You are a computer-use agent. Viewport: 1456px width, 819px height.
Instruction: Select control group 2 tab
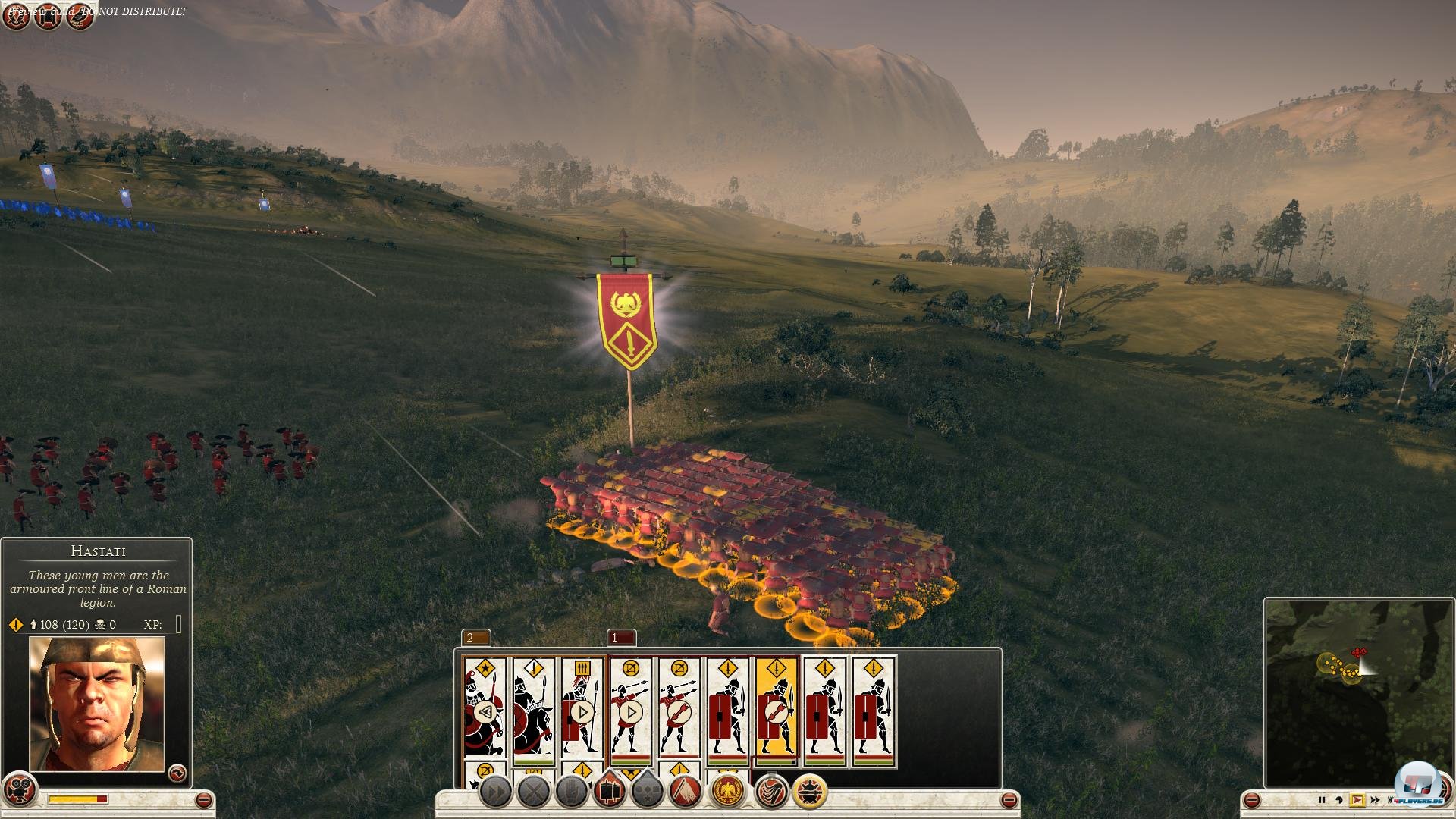pyautogui.click(x=475, y=638)
